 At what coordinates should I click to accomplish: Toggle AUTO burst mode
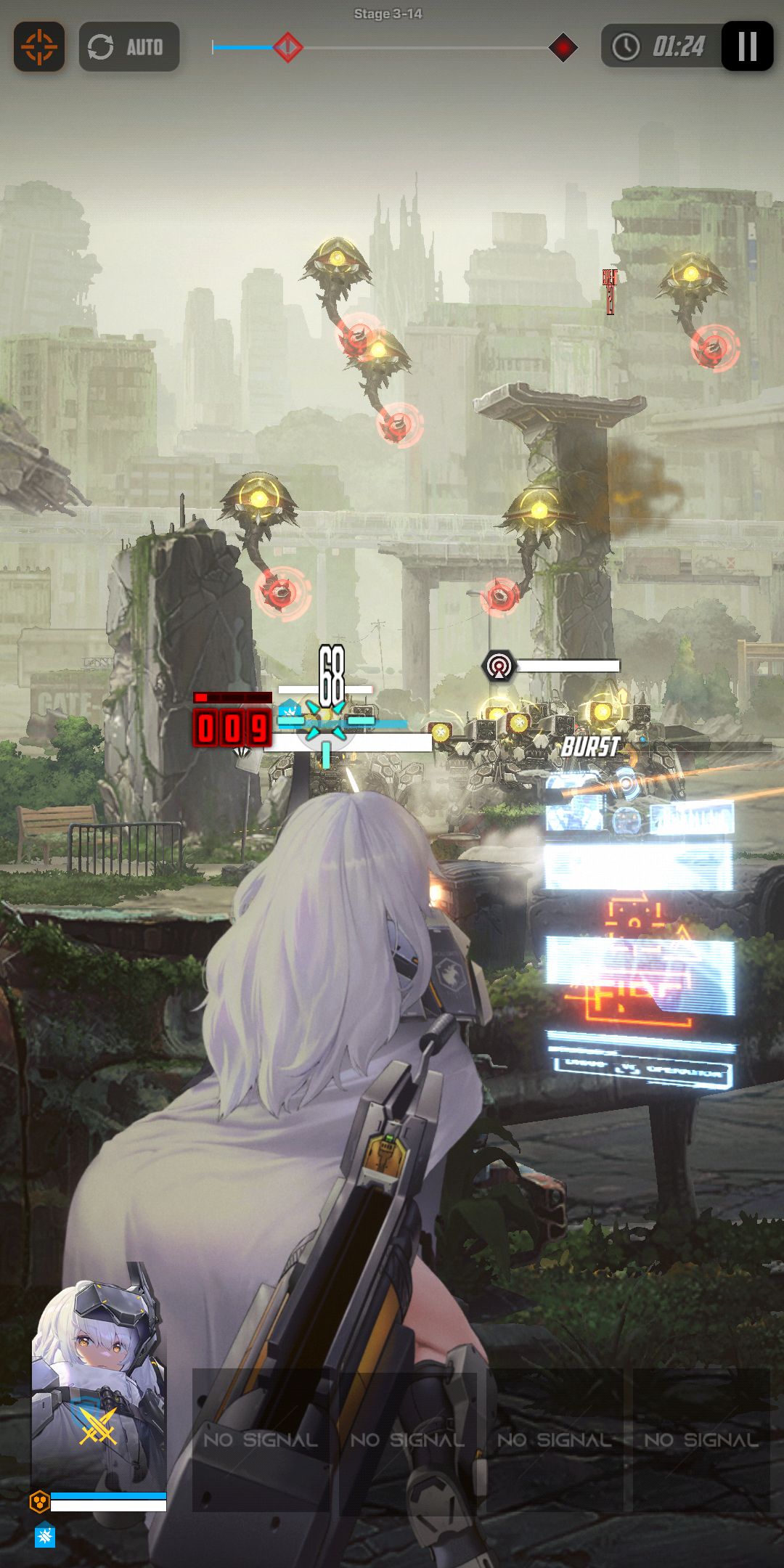(x=128, y=47)
